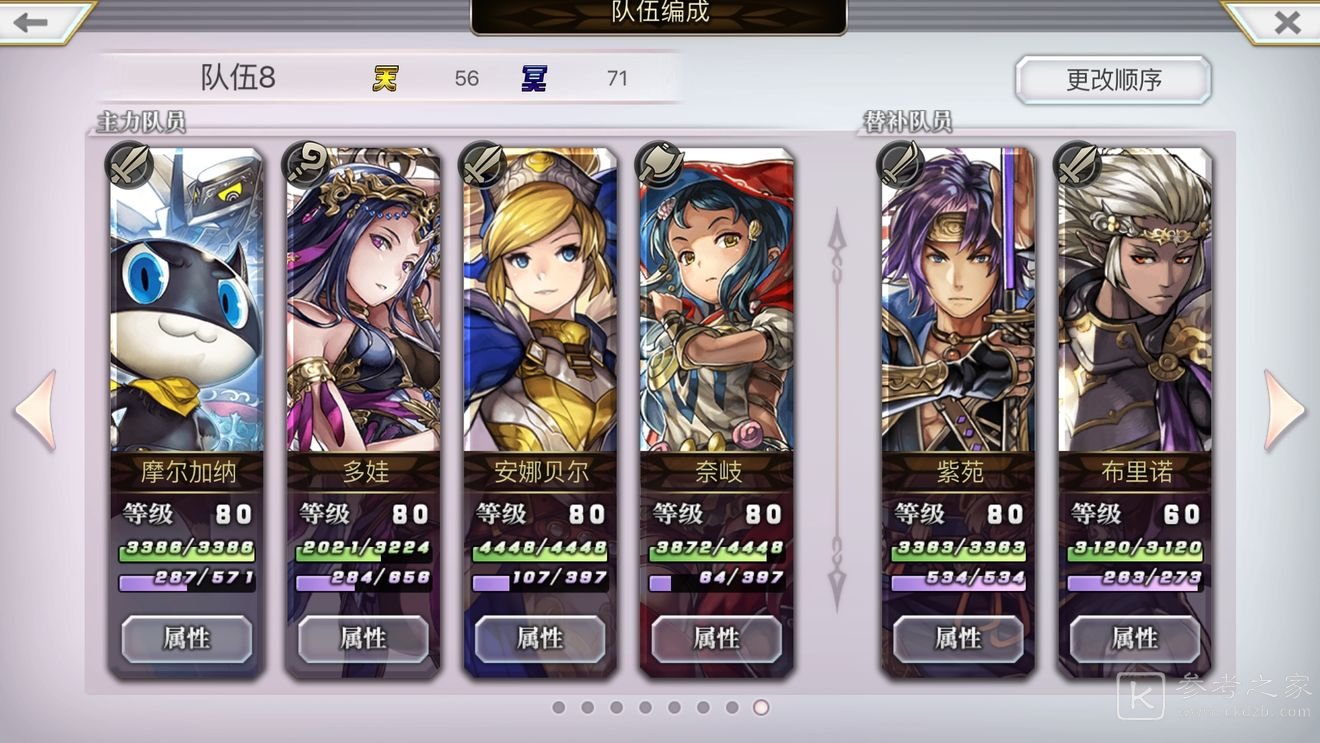
Task: Jump to the first team page dot
Action: tap(558, 708)
